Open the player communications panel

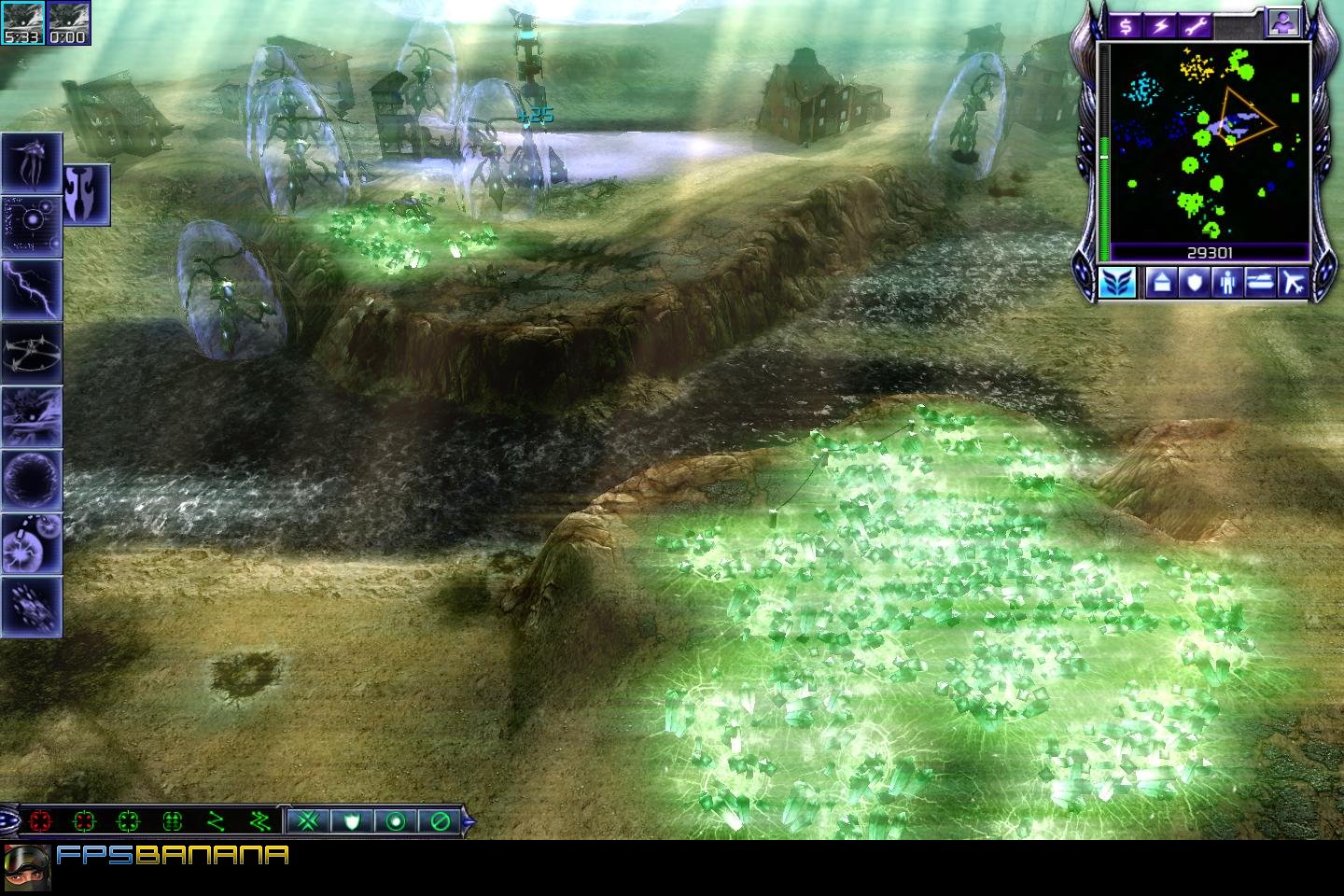(x=1283, y=21)
